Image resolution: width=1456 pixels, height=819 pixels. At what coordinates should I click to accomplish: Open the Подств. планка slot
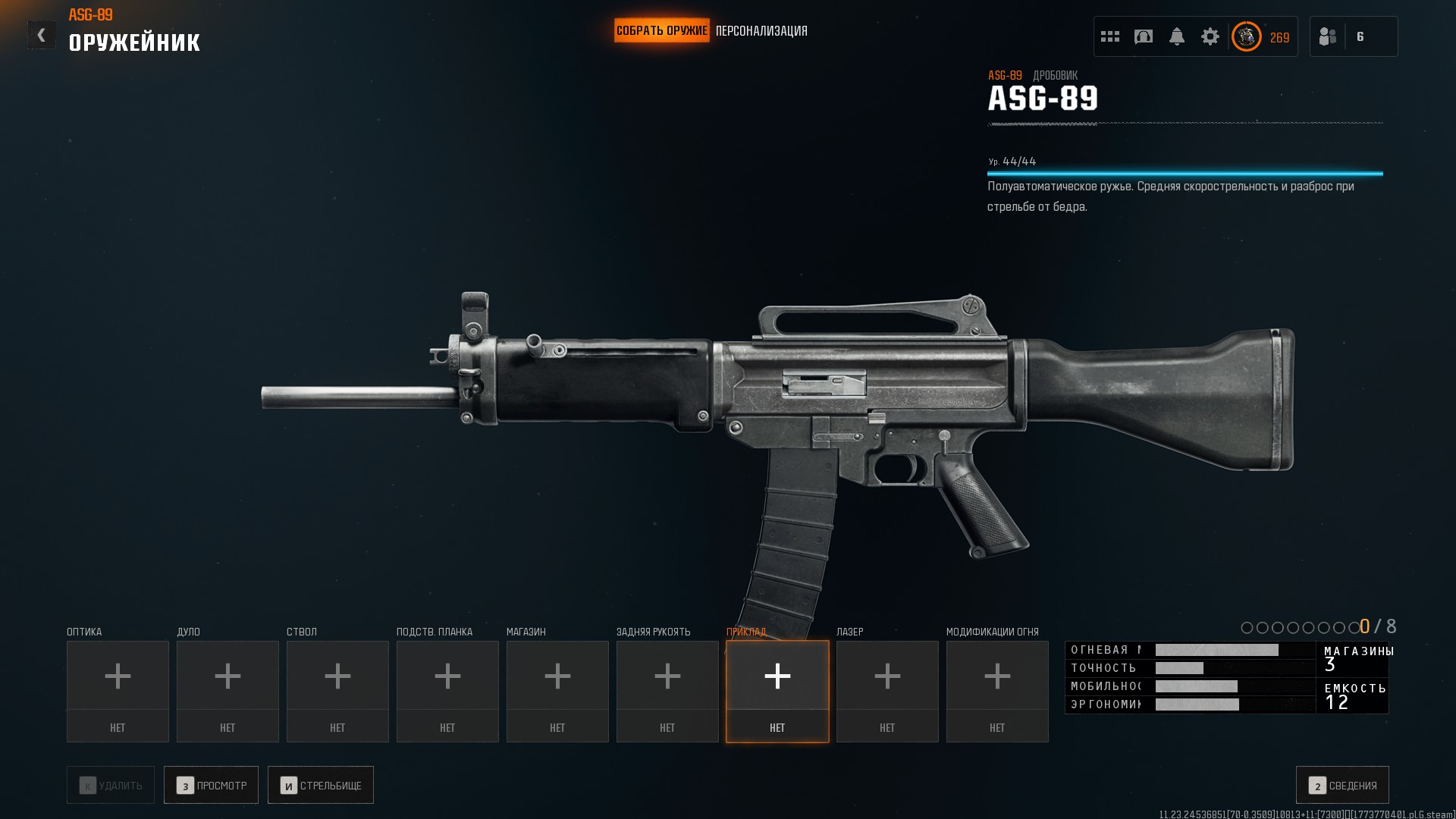[447, 691]
